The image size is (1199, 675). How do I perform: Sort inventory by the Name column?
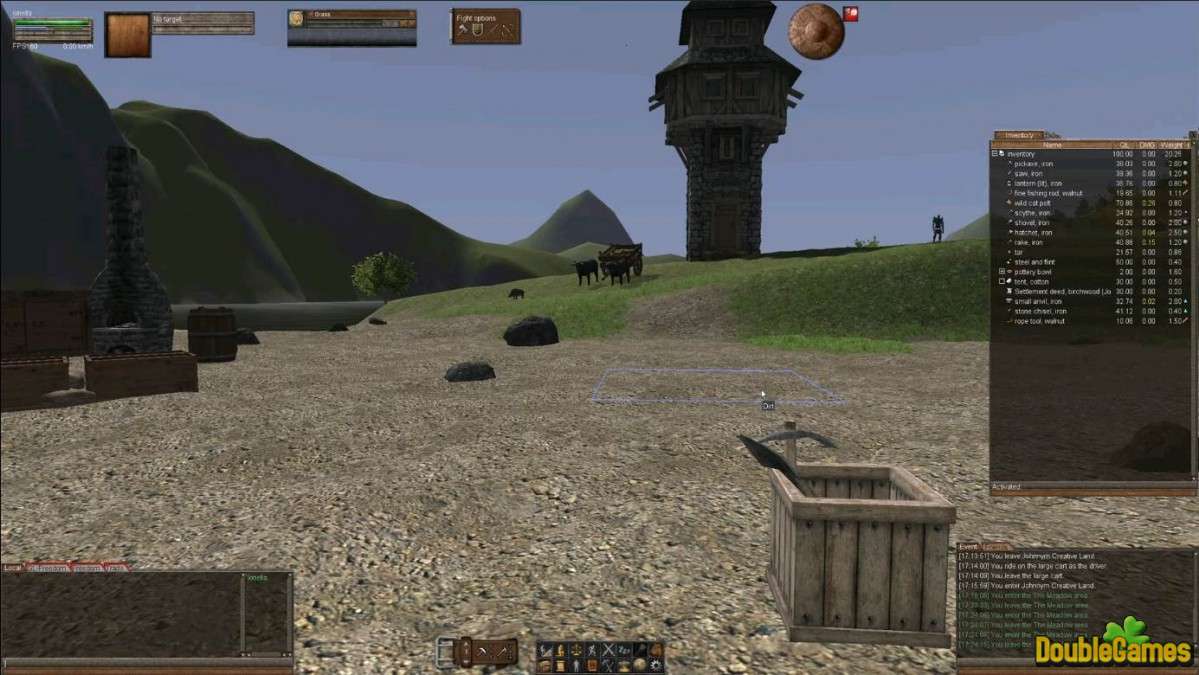tap(1053, 145)
